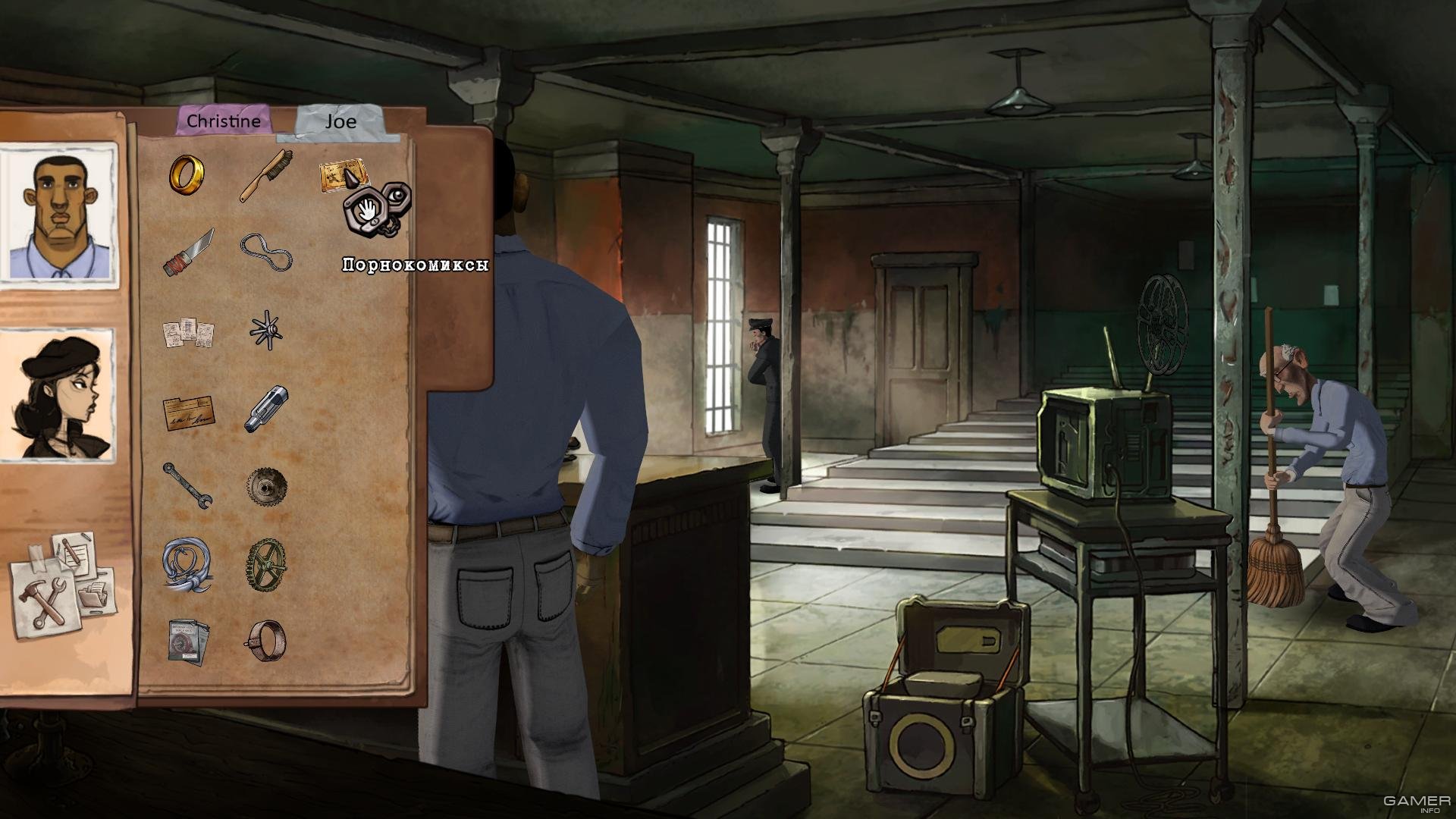Pick the green spoked cogwheel
This screenshot has width=1456, height=819.
click(266, 563)
